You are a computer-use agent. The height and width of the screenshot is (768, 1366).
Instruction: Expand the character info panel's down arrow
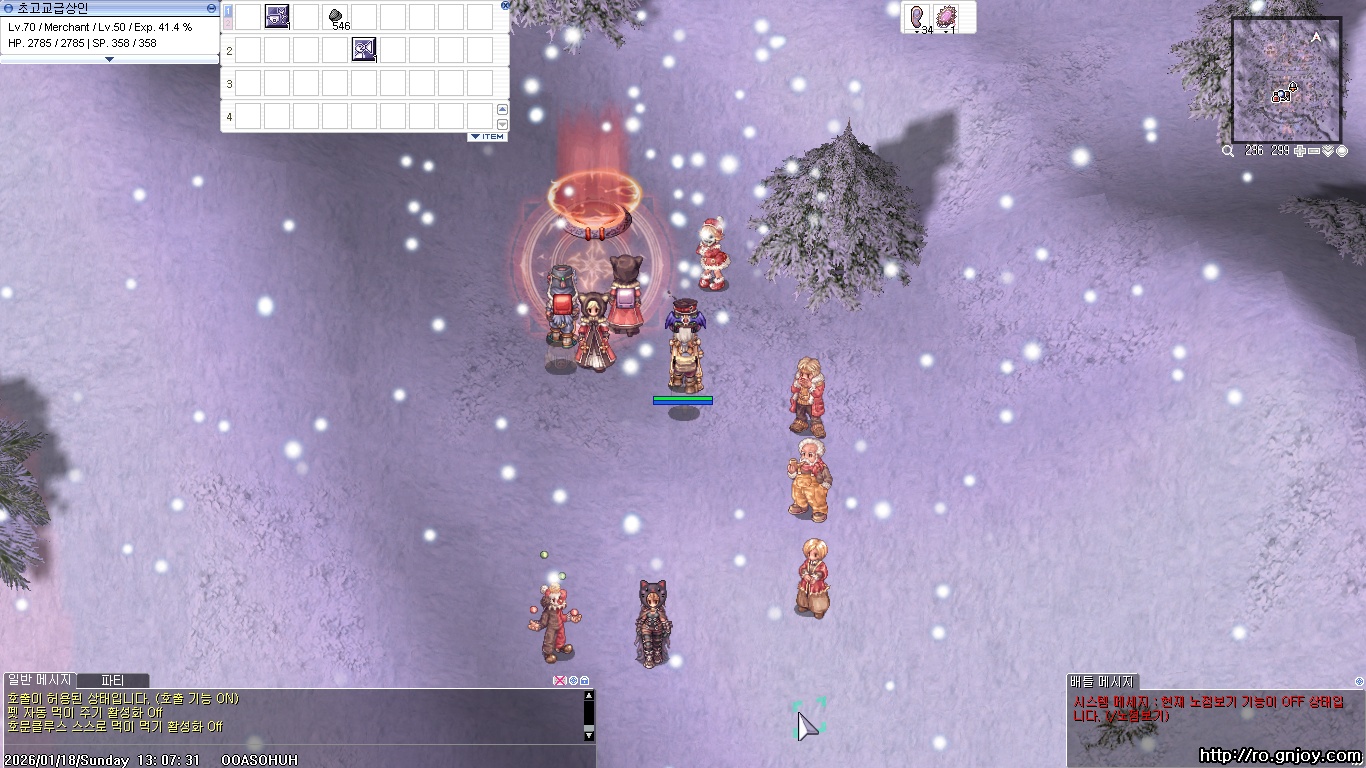click(x=110, y=59)
